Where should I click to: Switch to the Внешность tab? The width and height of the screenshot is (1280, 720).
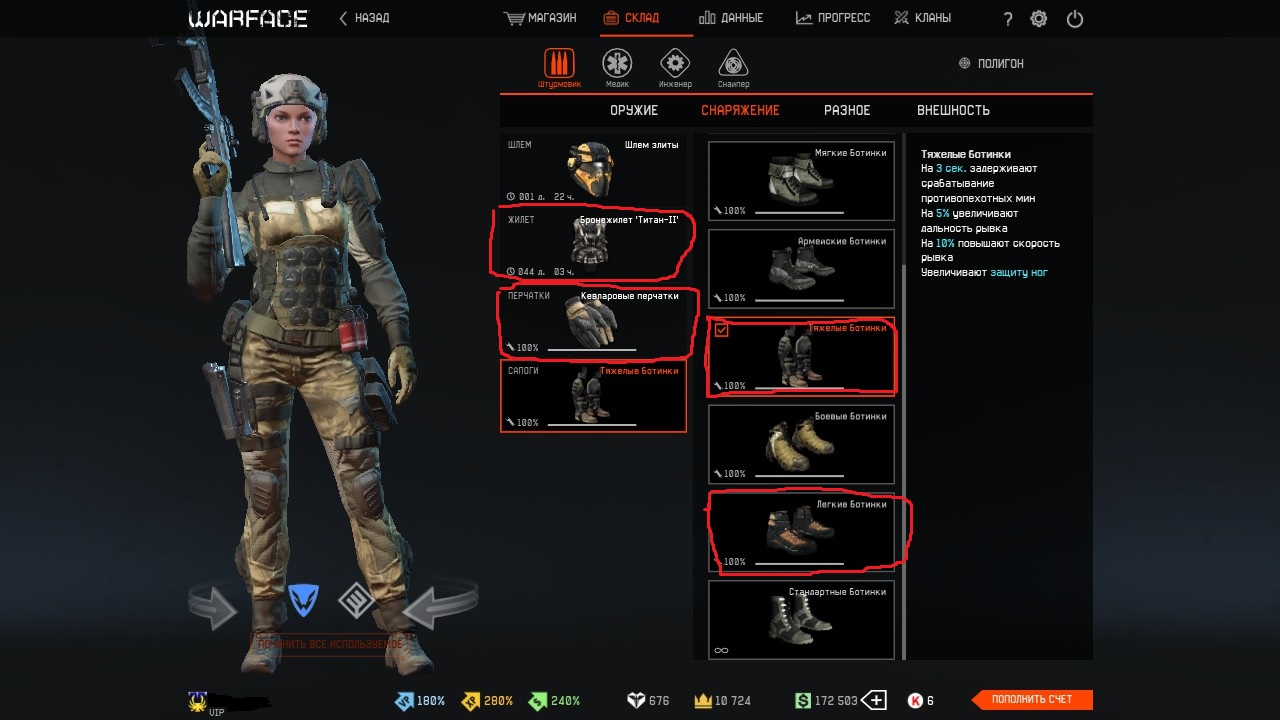953,110
